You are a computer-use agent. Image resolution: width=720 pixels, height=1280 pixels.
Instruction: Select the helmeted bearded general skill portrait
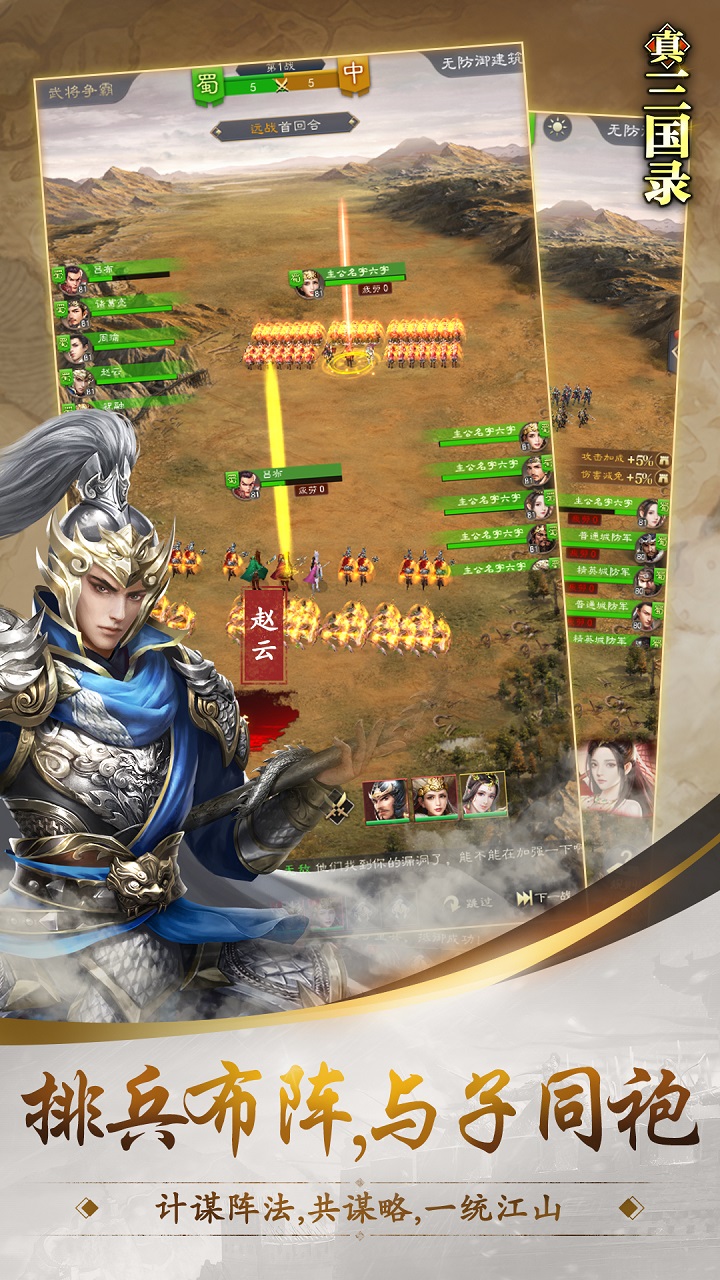pyautogui.click(x=386, y=799)
